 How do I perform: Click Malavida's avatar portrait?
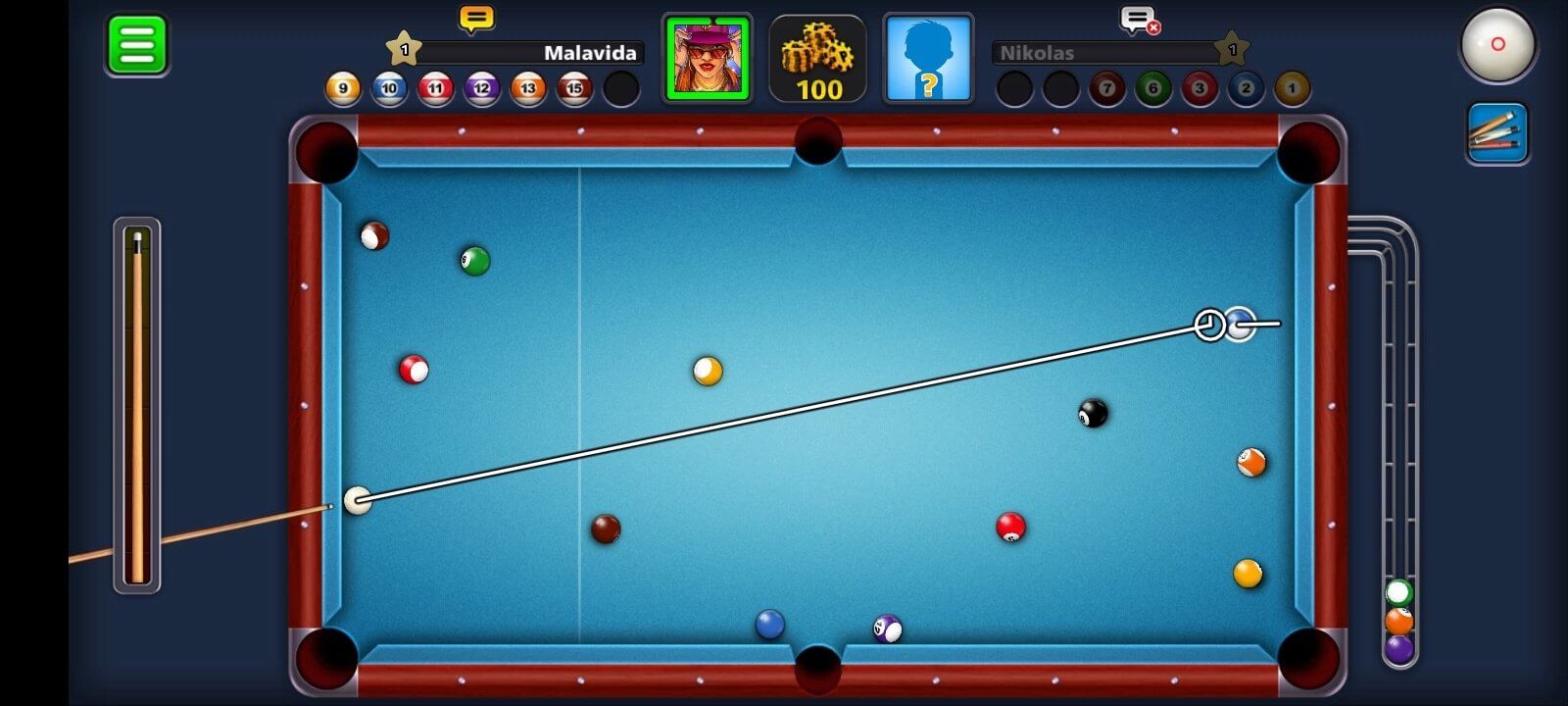click(x=708, y=59)
